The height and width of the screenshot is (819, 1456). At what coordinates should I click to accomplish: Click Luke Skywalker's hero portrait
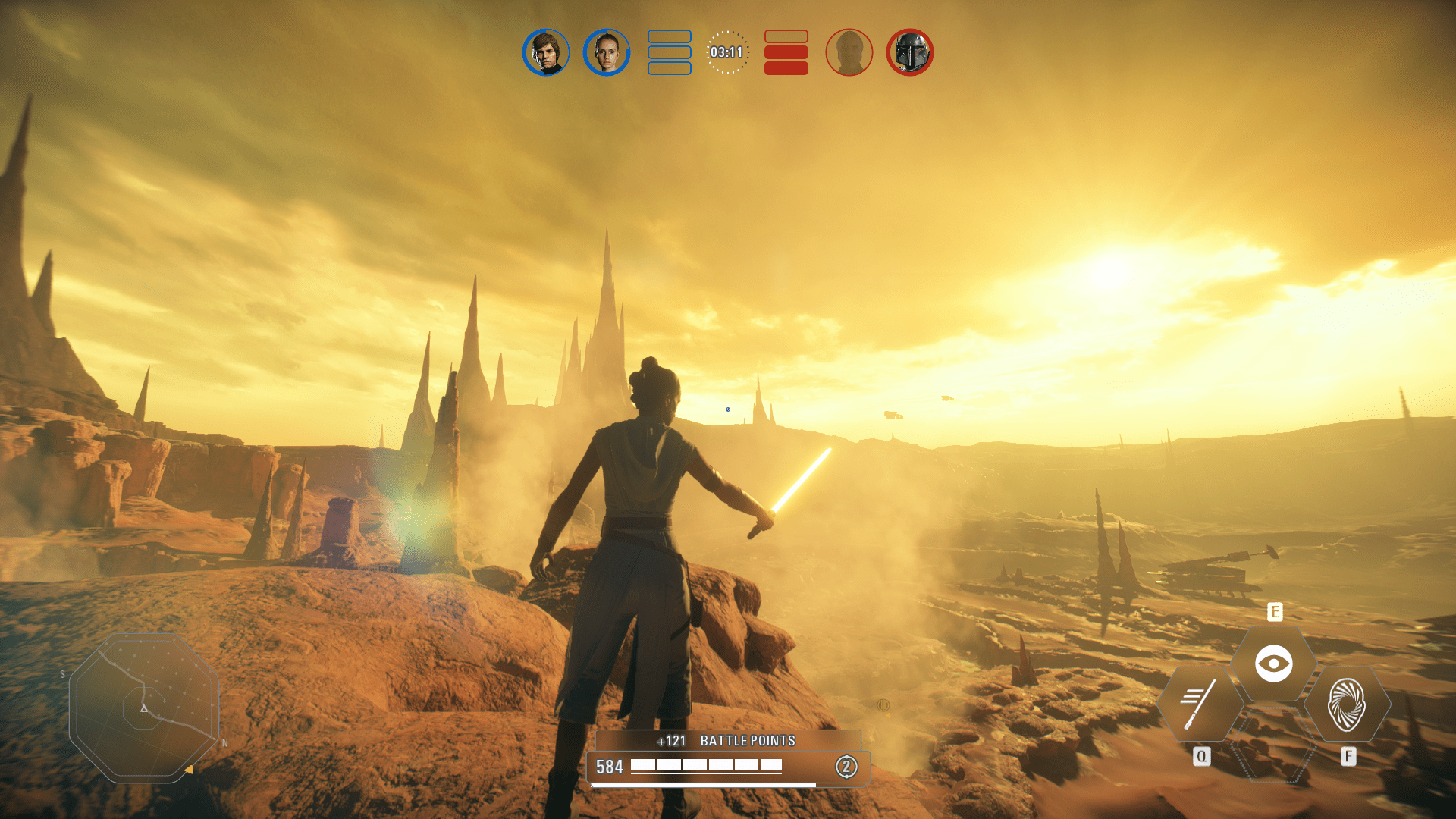[x=547, y=52]
